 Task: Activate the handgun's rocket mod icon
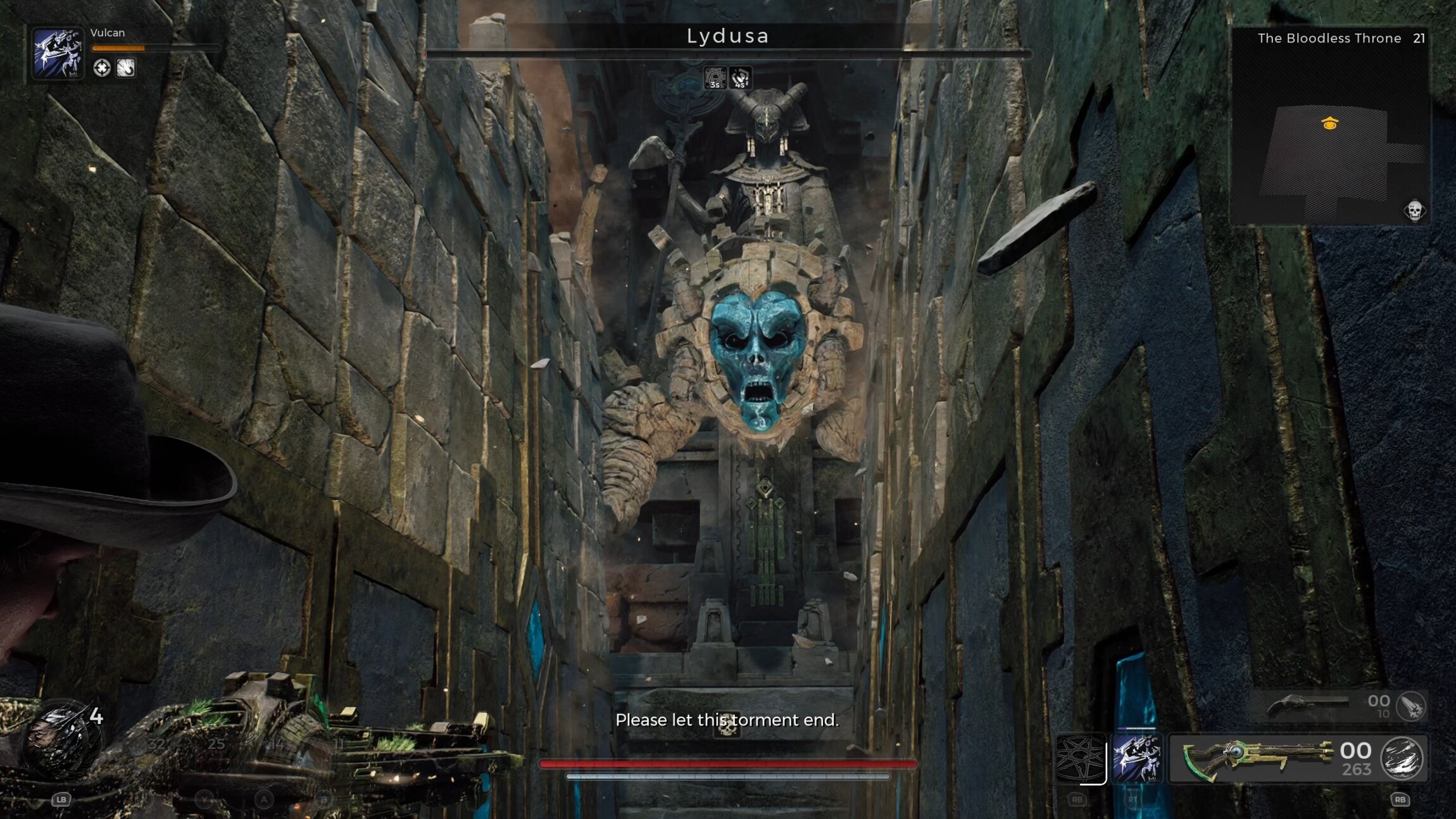(1411, 706)
